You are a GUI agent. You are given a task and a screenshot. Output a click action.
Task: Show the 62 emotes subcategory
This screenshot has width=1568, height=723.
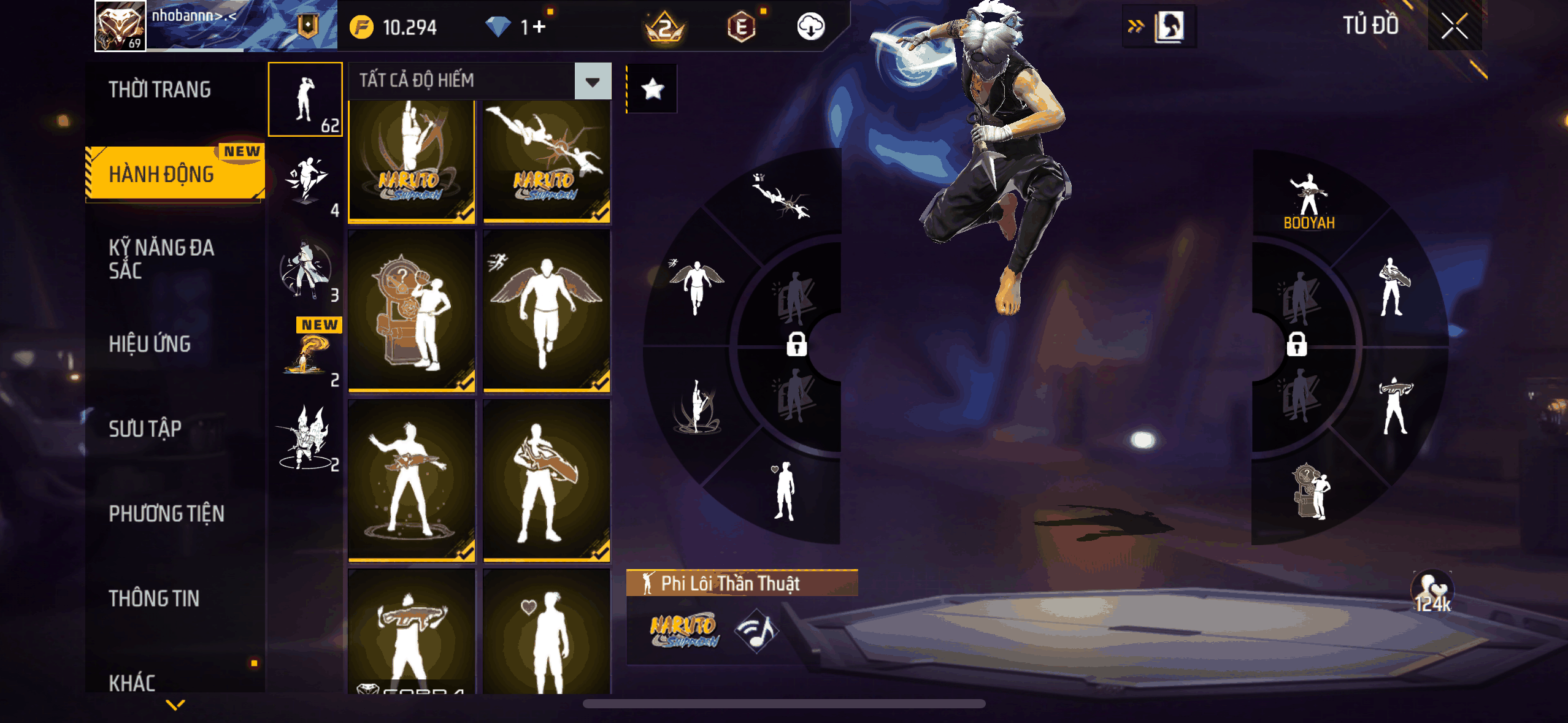306,99
